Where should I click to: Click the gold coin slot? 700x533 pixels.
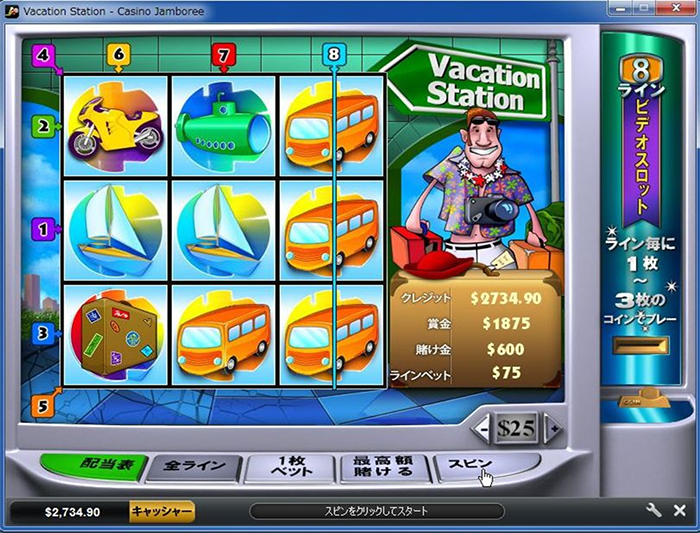point(639,346)
